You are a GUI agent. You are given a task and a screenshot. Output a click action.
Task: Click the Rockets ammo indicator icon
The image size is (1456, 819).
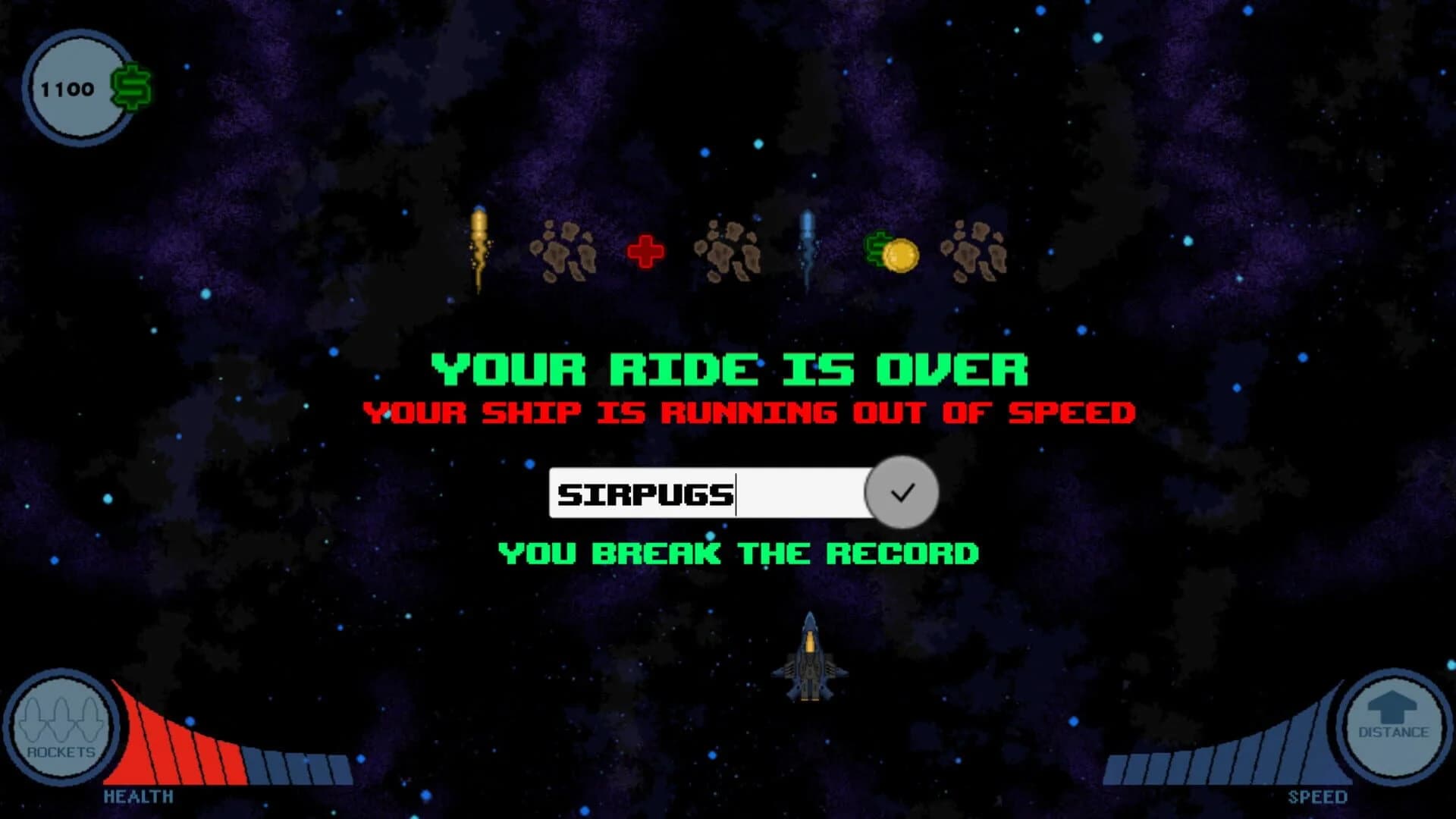62,728
